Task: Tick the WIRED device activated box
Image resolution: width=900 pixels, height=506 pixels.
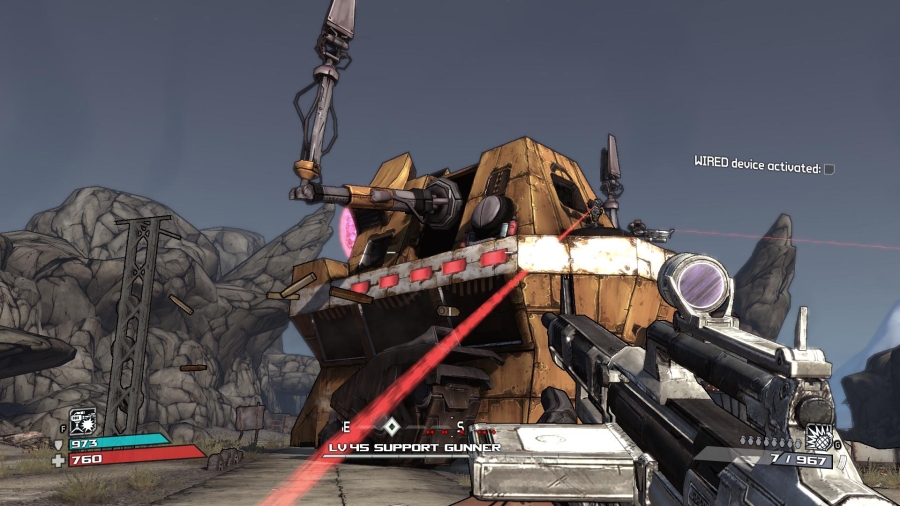Action: [x=829, y=169]
